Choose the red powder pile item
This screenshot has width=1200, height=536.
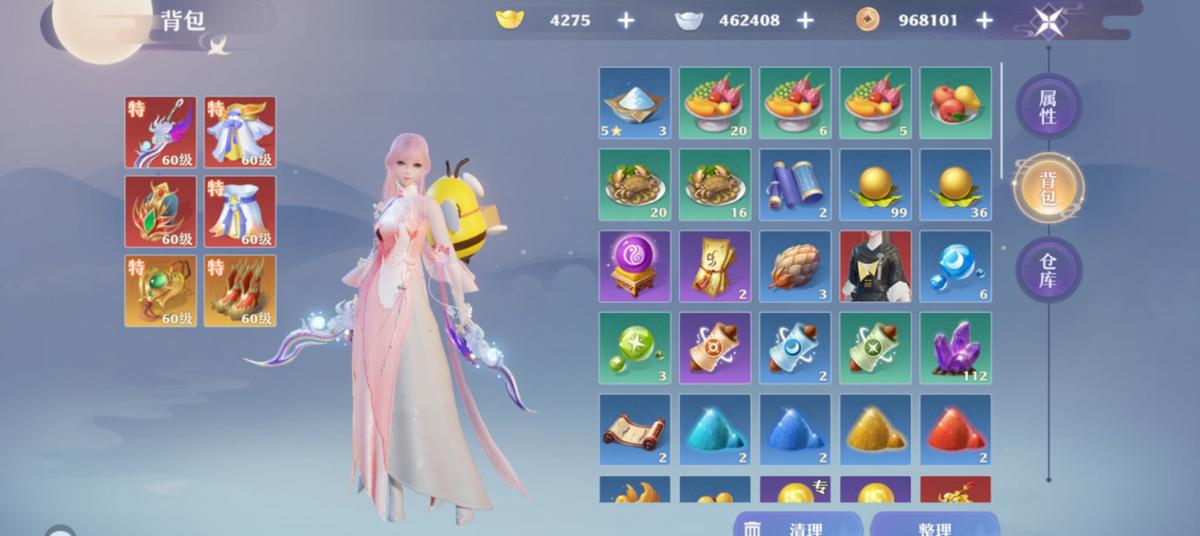click(955, 430)
